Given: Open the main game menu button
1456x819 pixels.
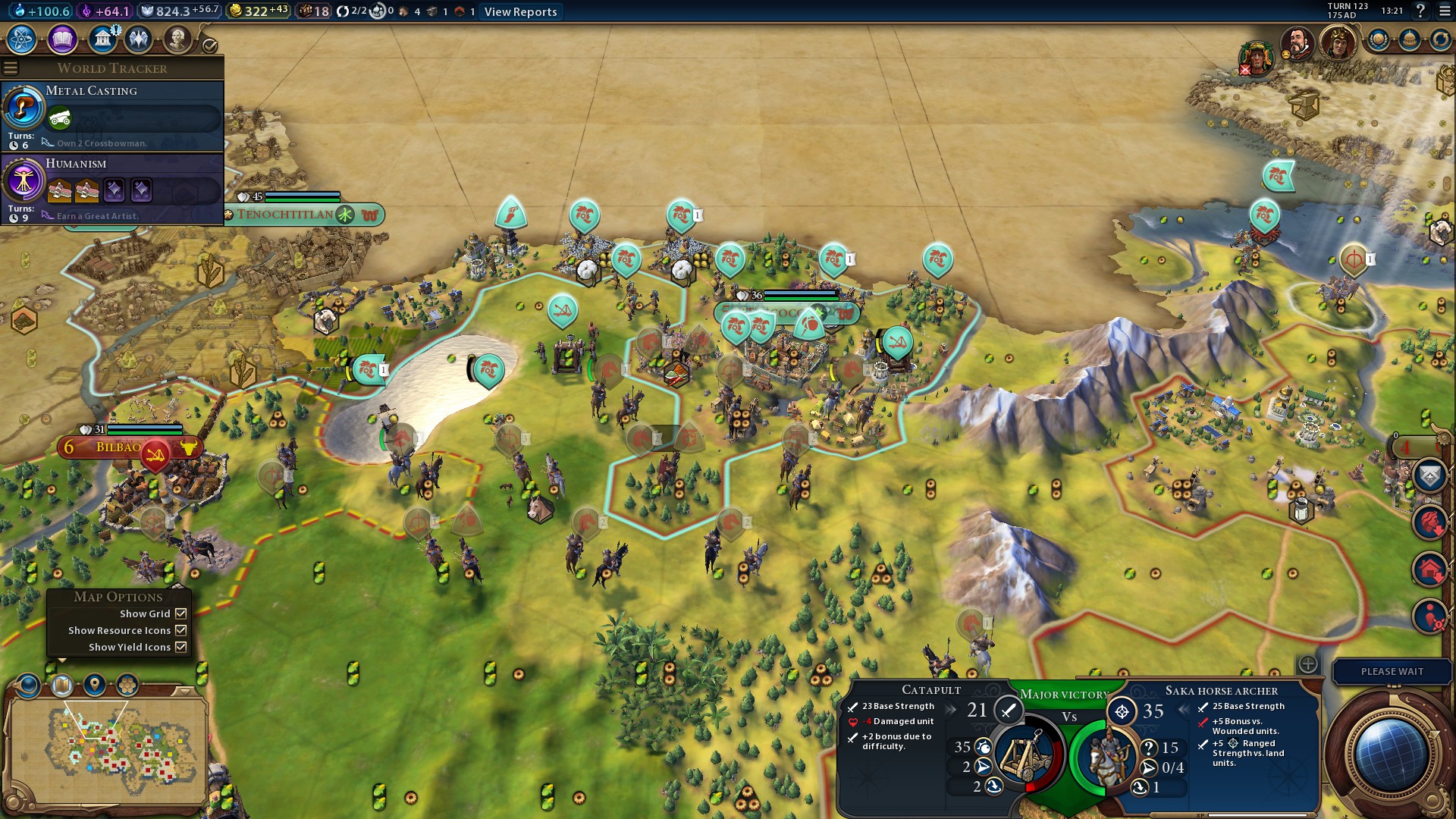Looking at the screenshot, I should (1444, 11).
